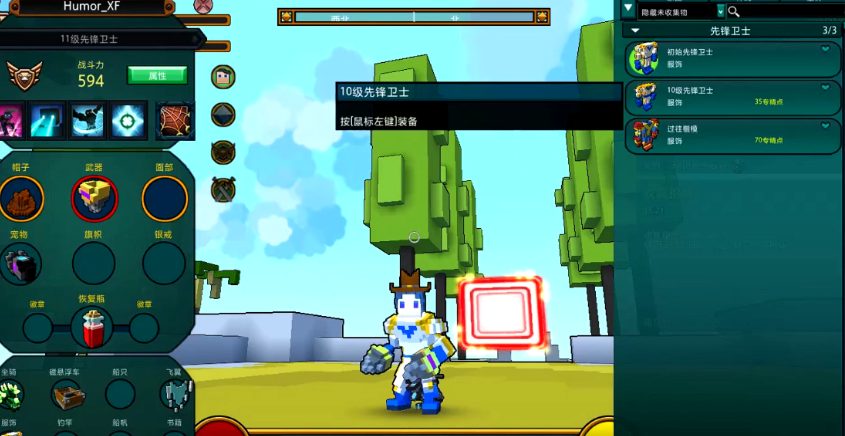Screen dimensions: 845x436
Task: Activate the cyan crosshair ability icon
Action: coord(127,120)
